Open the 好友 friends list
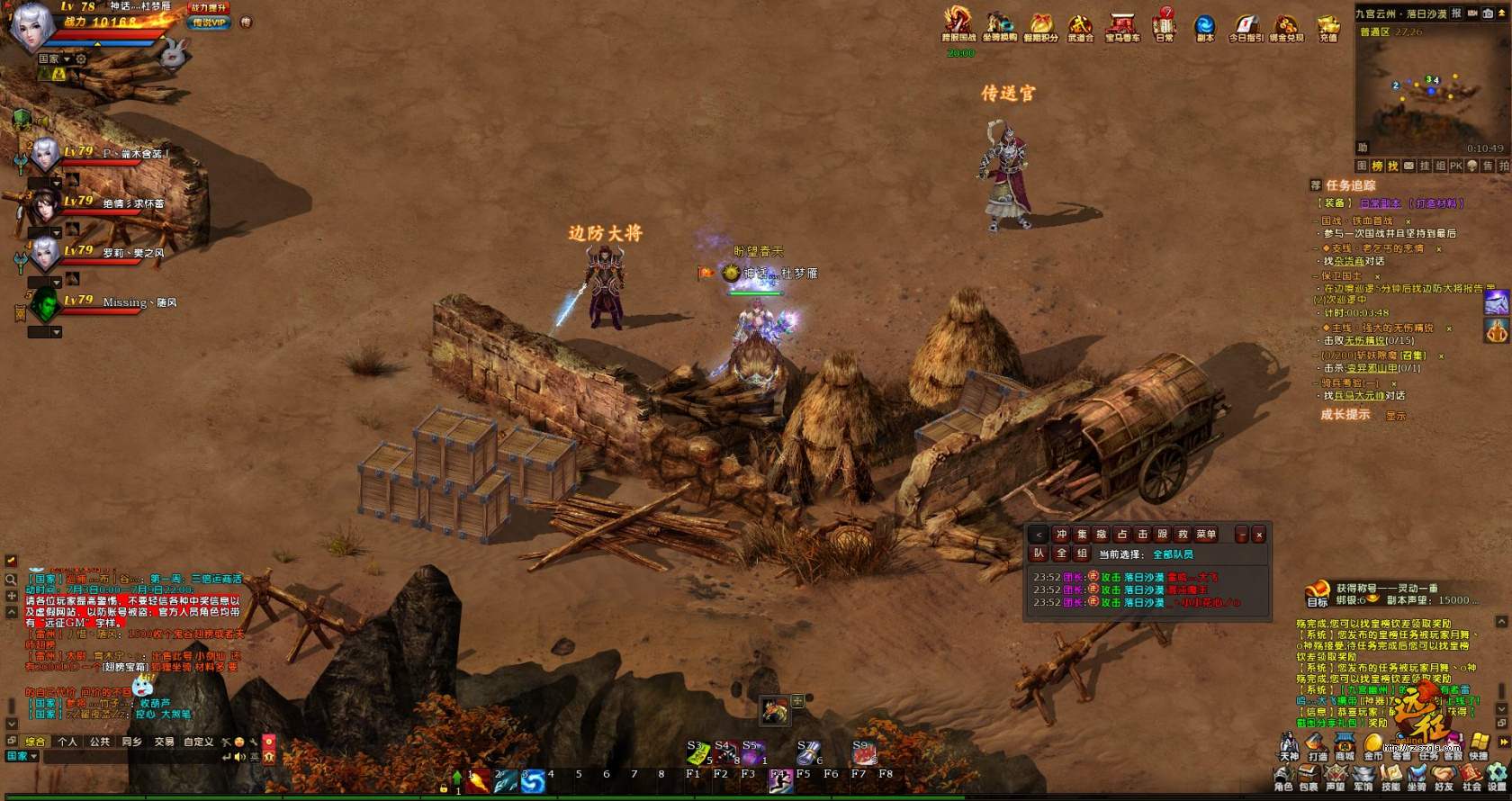 1444,776
